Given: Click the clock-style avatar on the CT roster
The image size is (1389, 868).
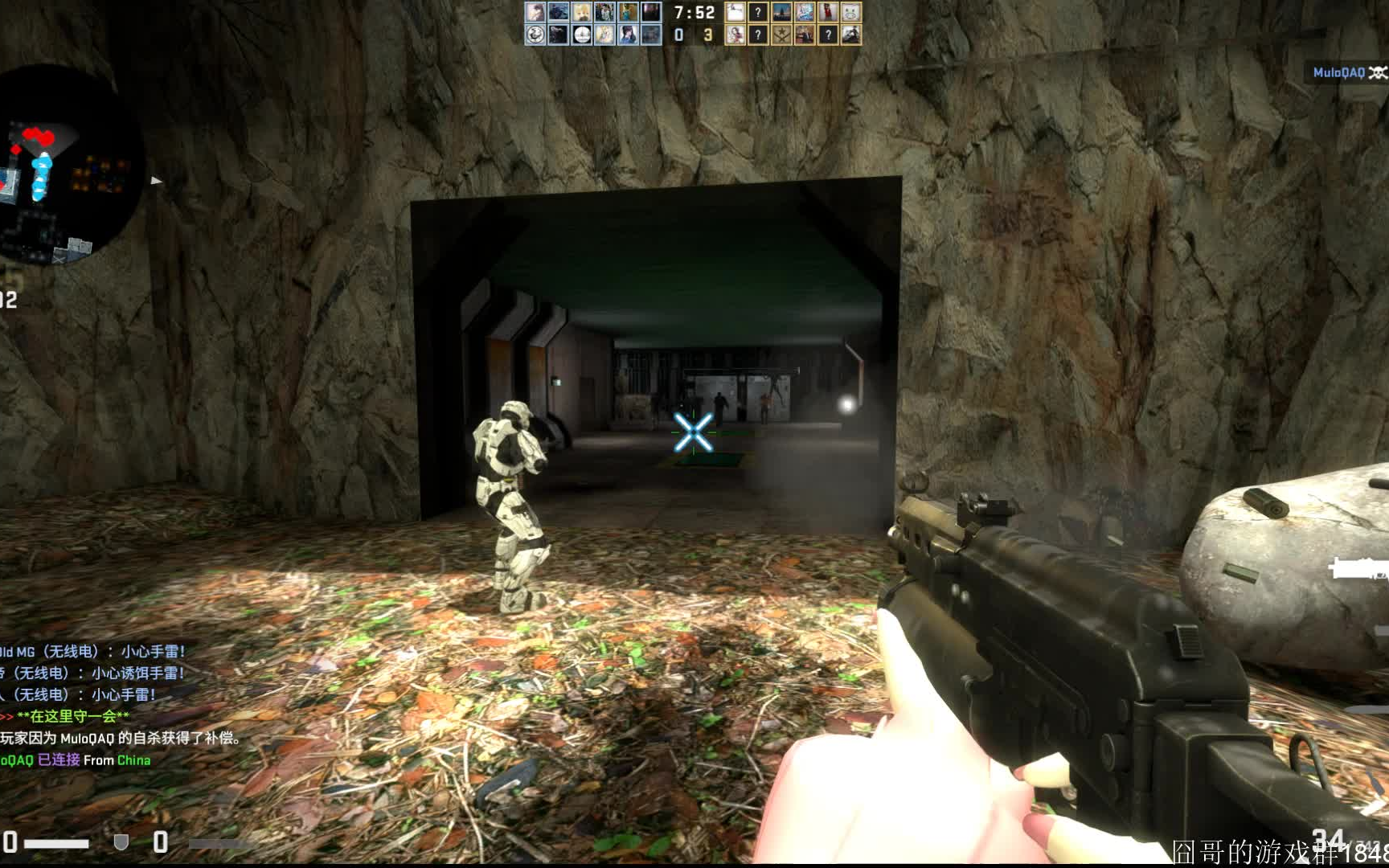Looking at the screenshot, I should point(581,35).
